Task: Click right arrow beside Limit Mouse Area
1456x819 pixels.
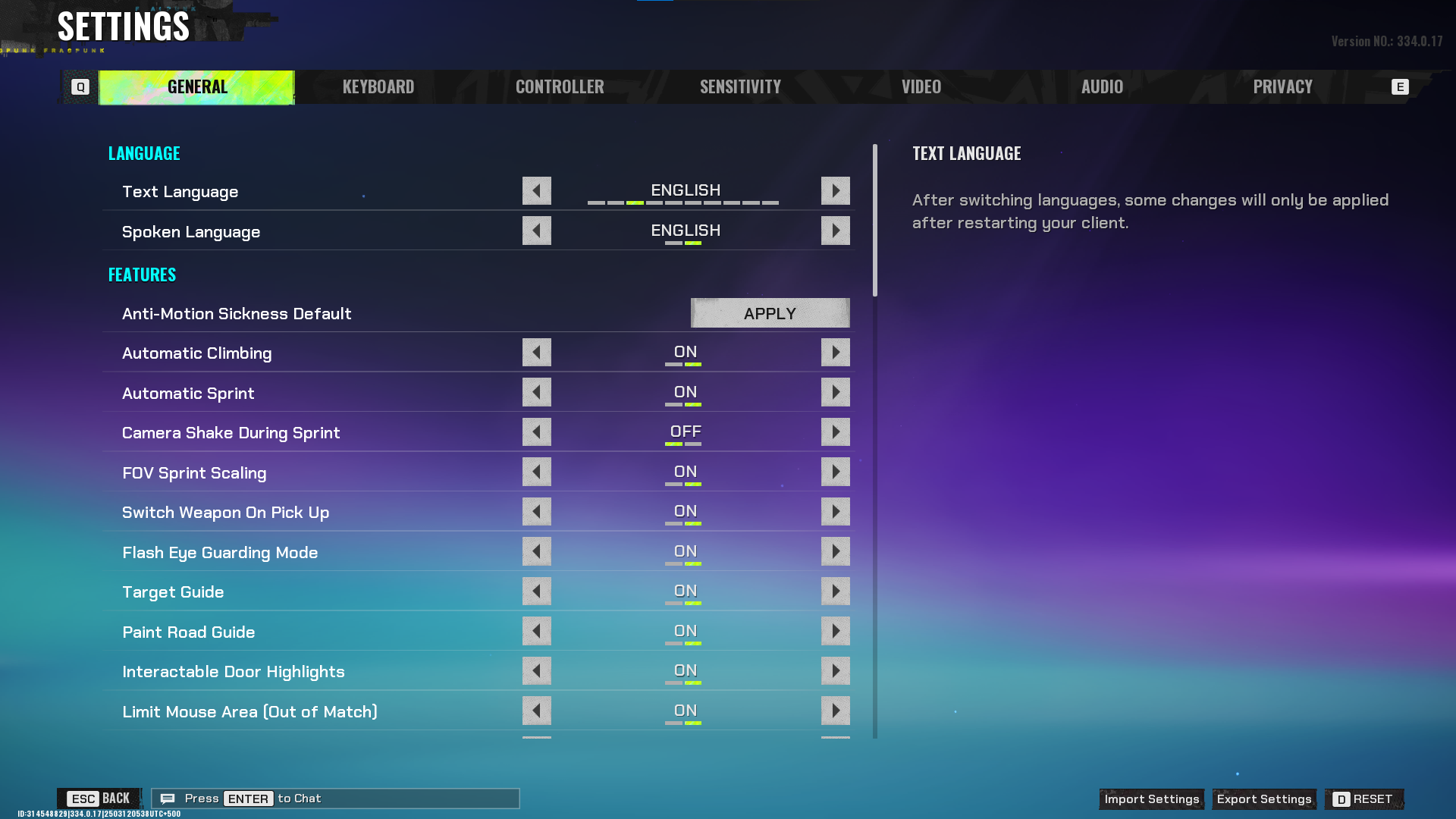Action: tap(835, 711)
